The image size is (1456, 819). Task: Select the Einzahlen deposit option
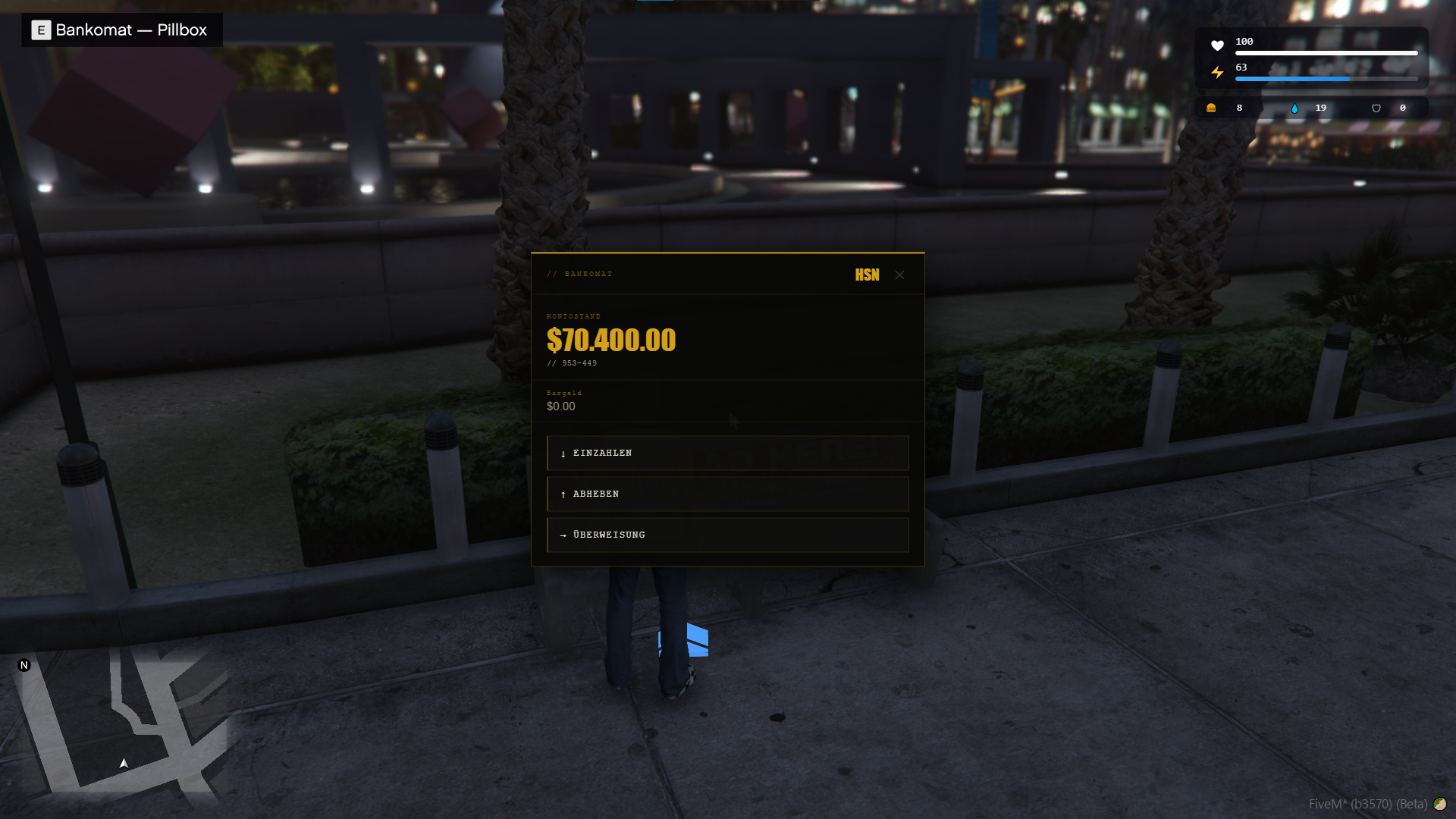pos(727,453)
